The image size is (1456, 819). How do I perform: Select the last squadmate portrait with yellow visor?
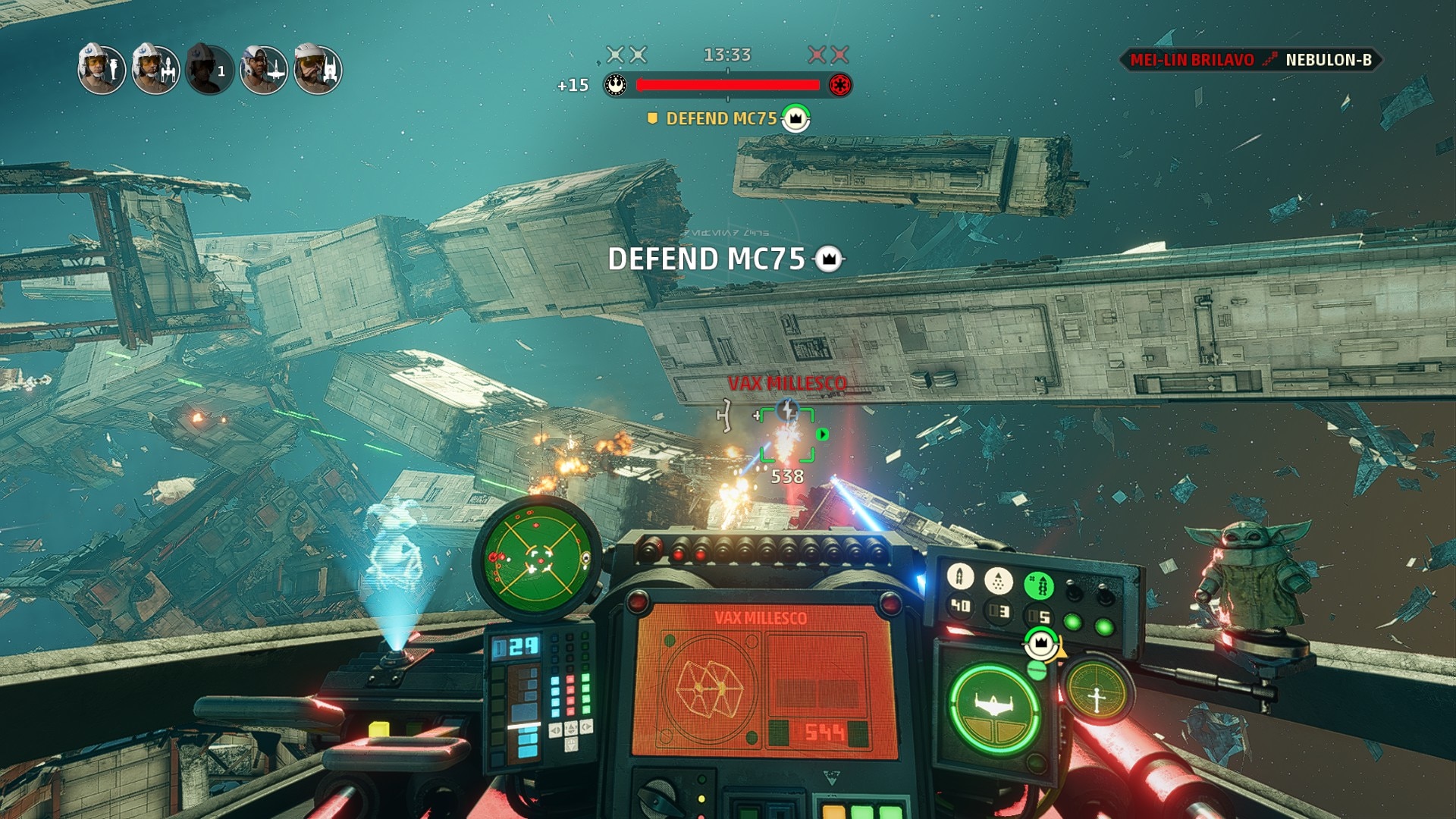[318, 69]
